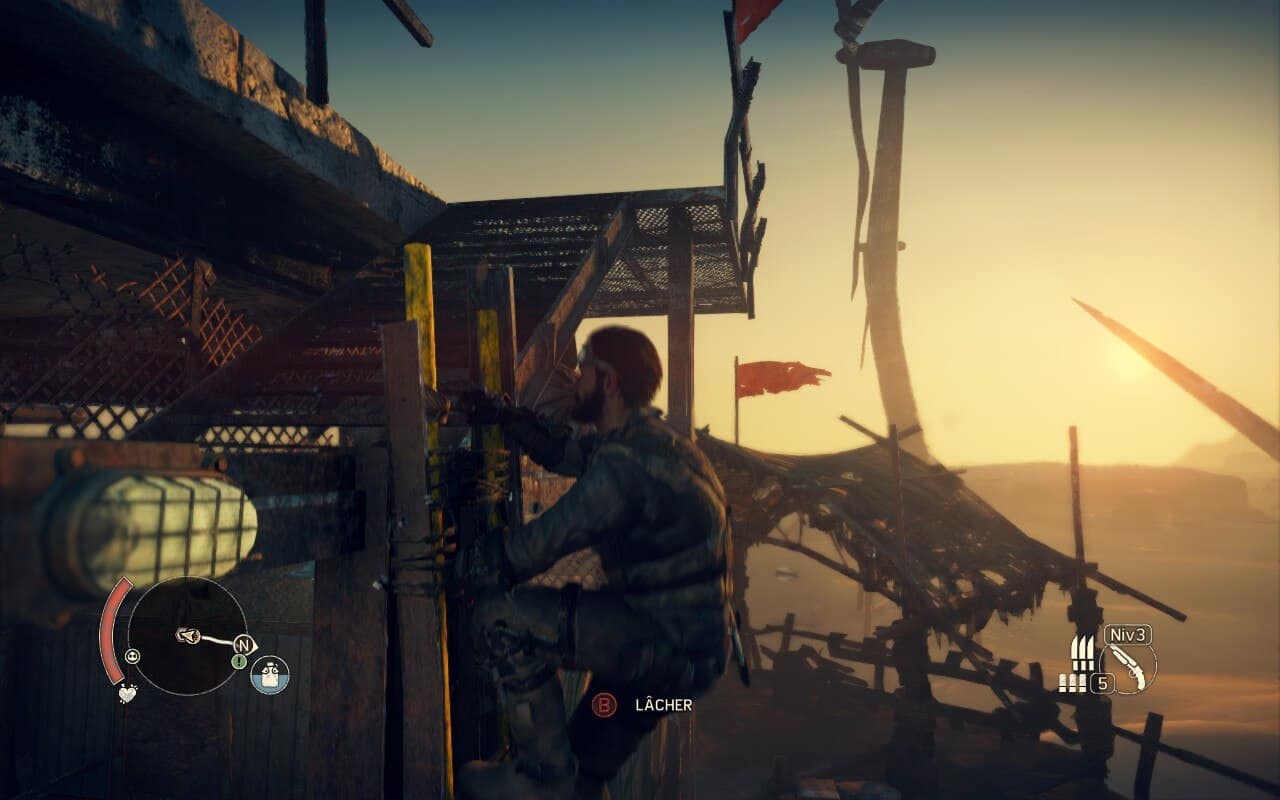Click the skull marker on minimap edge

(133, 657)
